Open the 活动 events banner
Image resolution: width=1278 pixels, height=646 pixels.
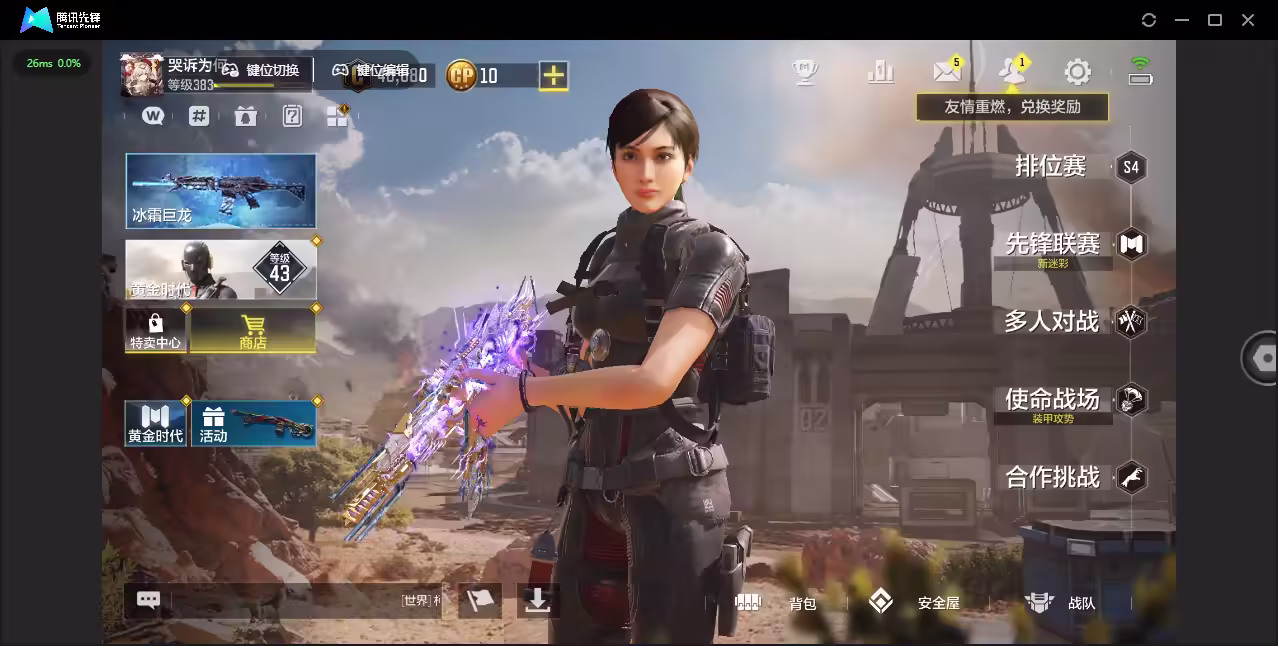253,423
